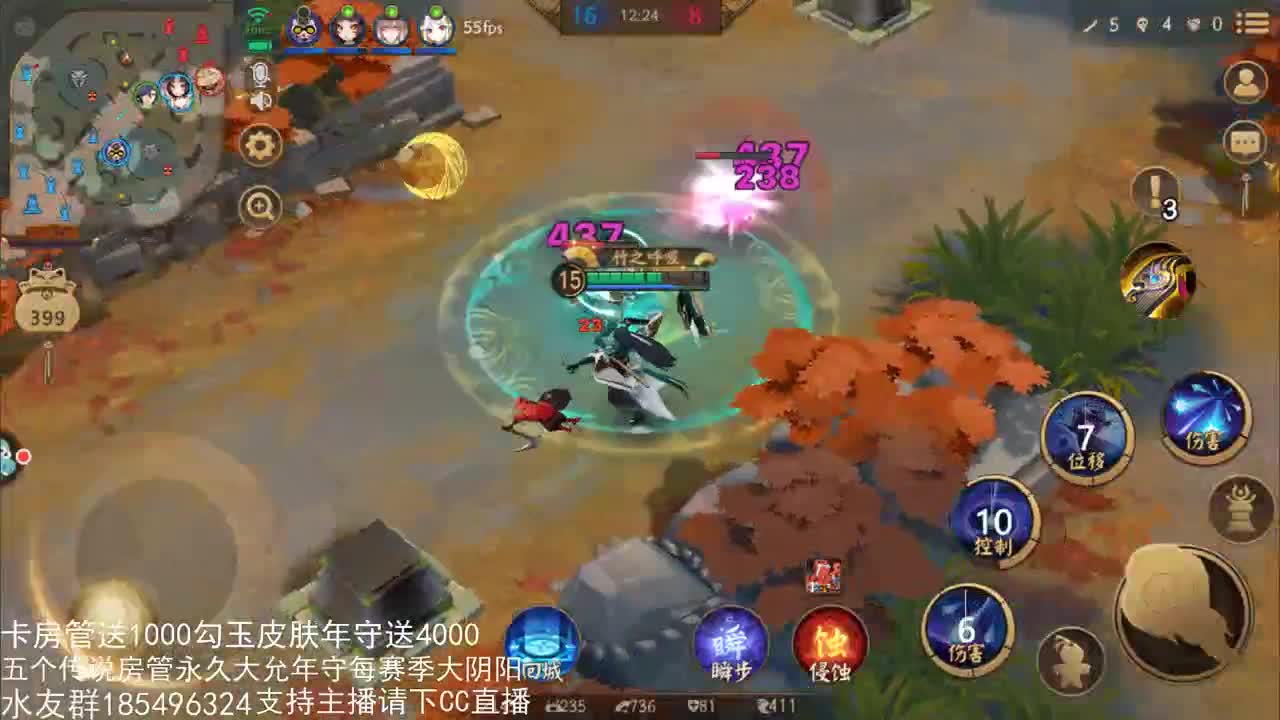Use the 控制 skill showing 10
Viewport: 1280px width, 720px height.
(995, 525)
